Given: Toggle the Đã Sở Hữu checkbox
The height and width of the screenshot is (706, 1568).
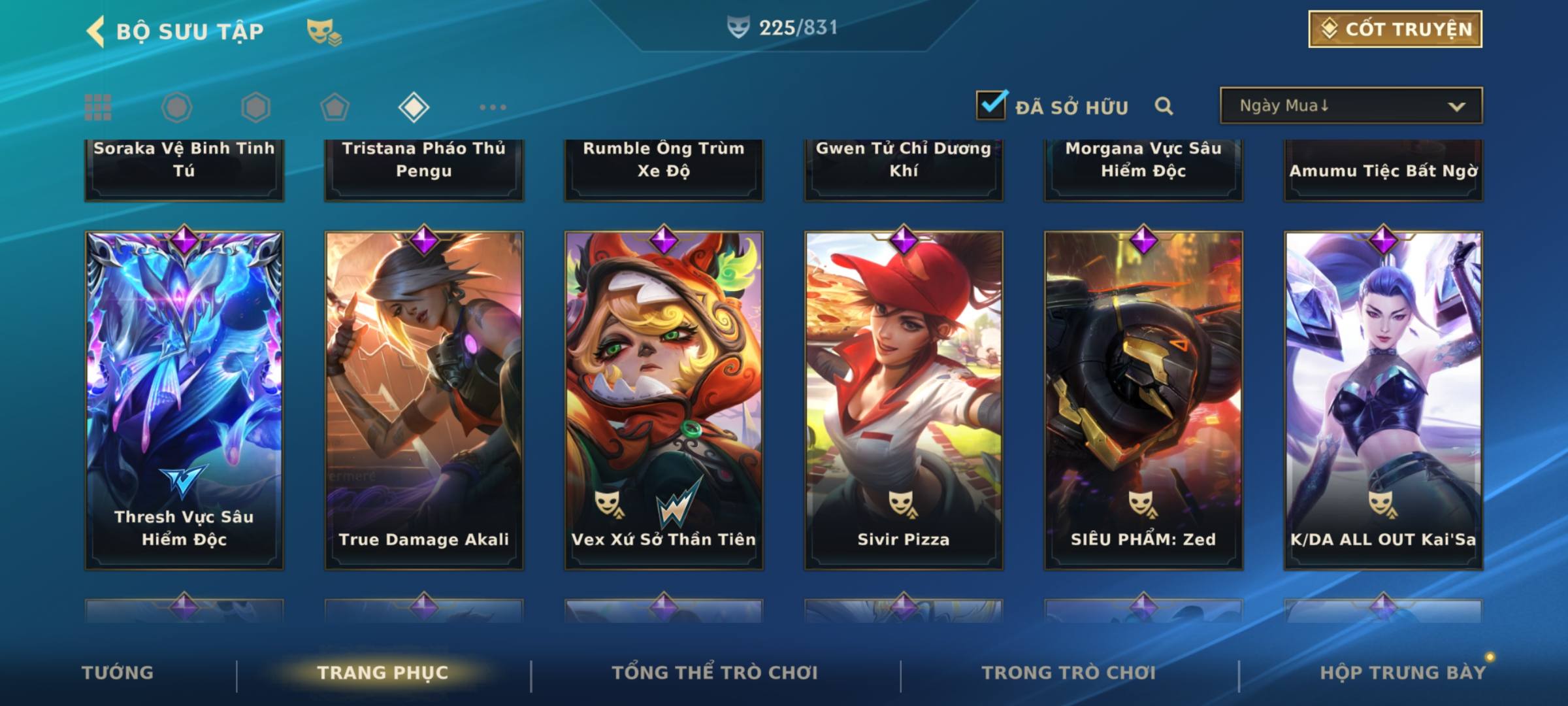Looking at the screenshot, I should pos(990,105).
